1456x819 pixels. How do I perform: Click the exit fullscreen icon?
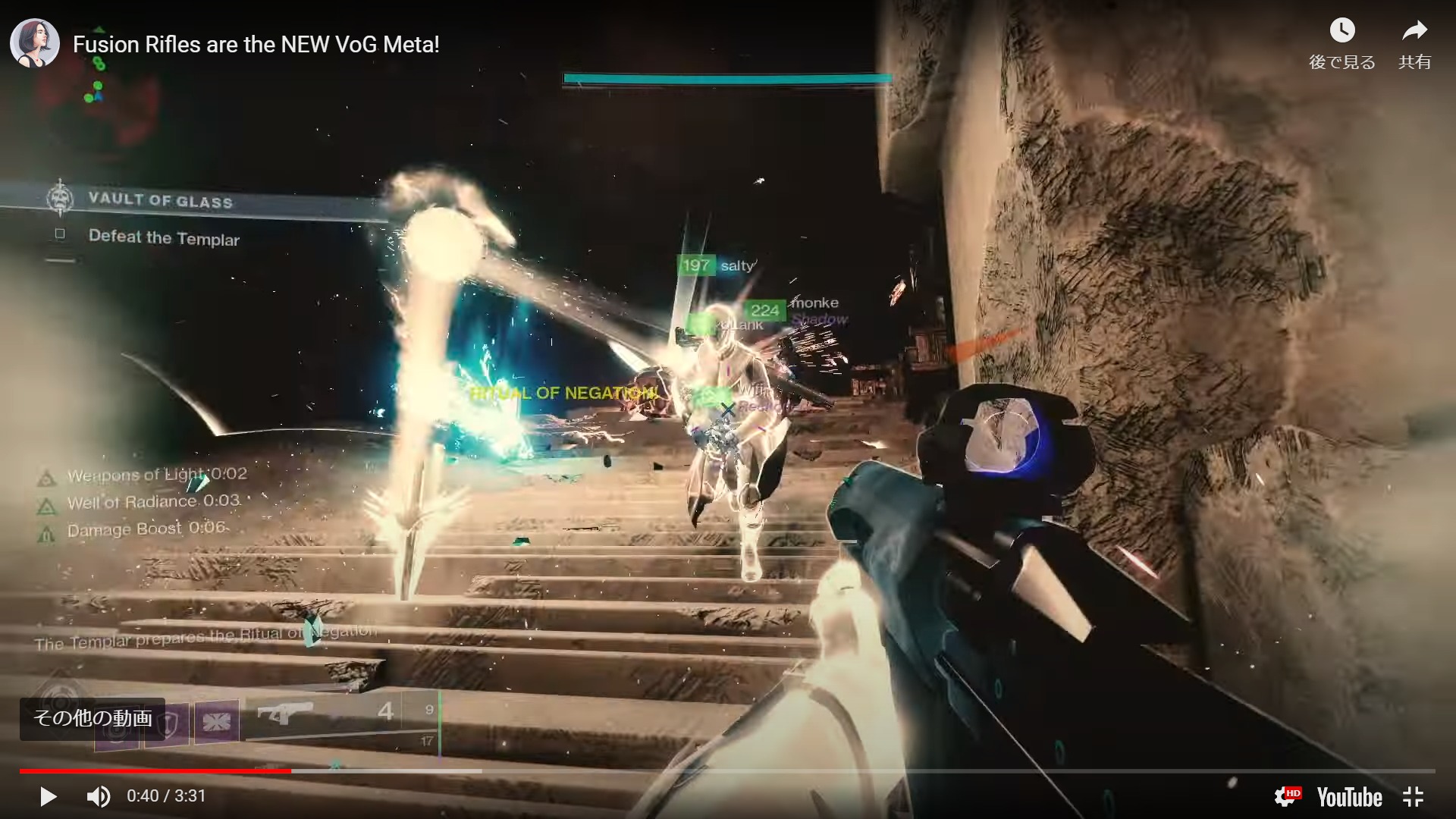pos(1414,797)
